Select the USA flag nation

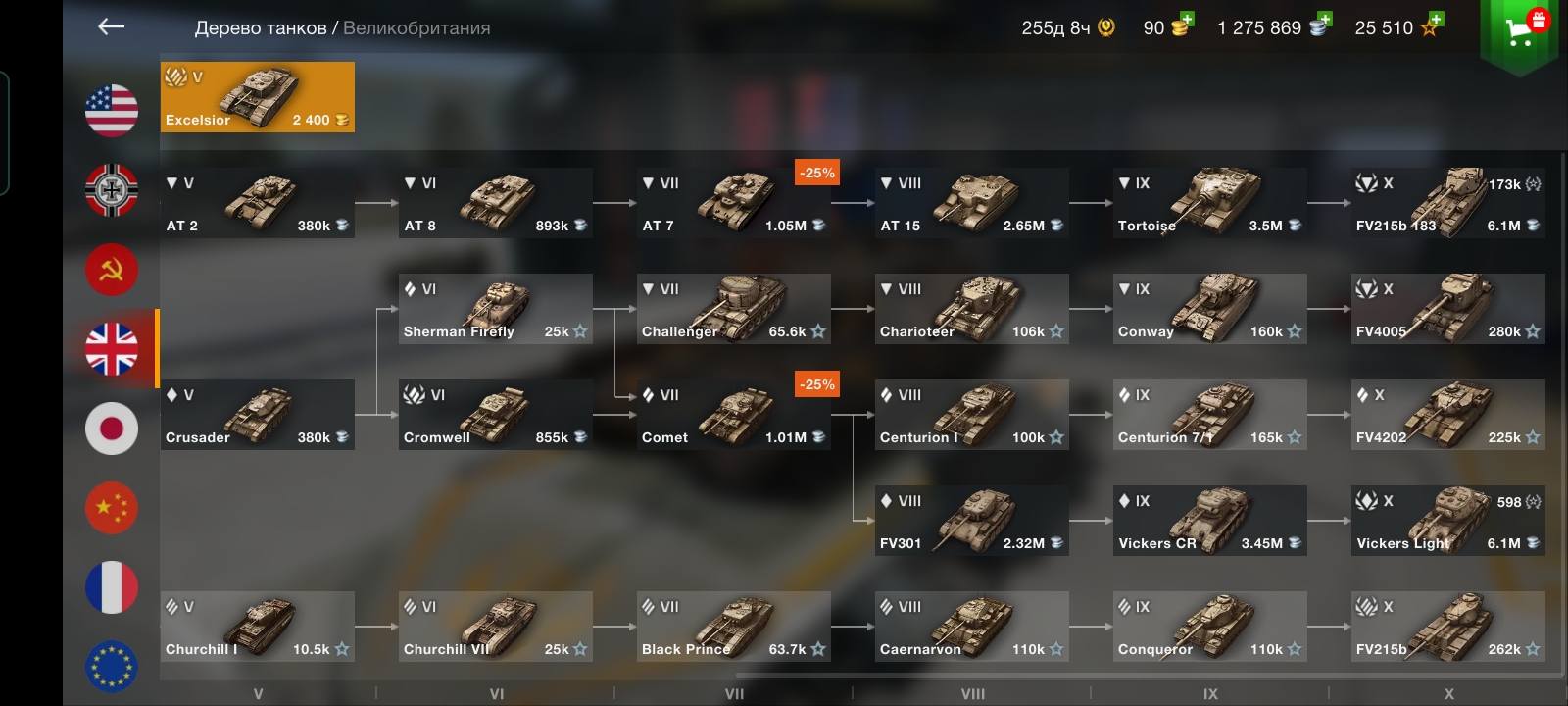coord(112,110)
